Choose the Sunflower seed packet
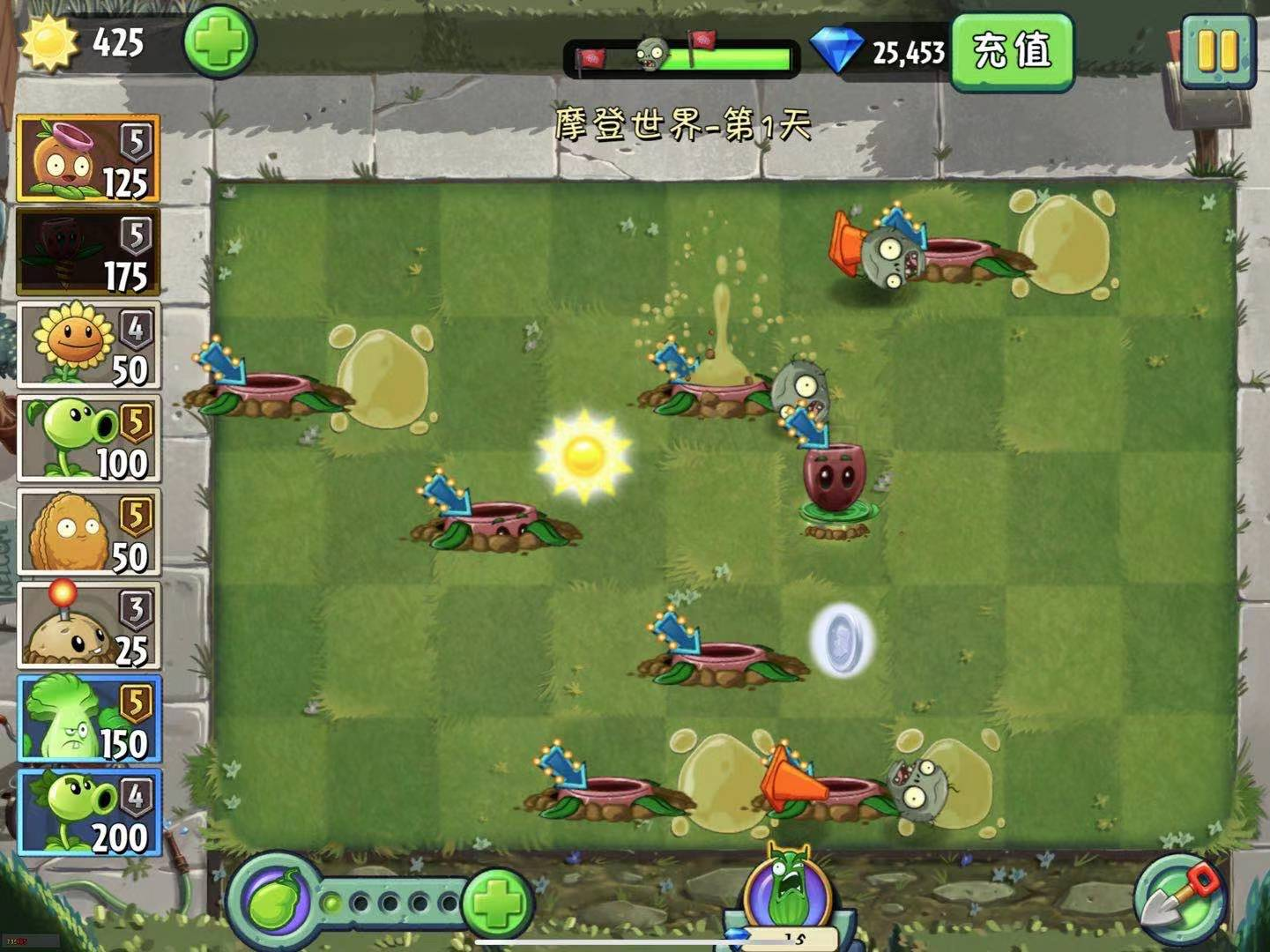The width and height of the screenshot is (1270, 952). (x=88, y=345)
